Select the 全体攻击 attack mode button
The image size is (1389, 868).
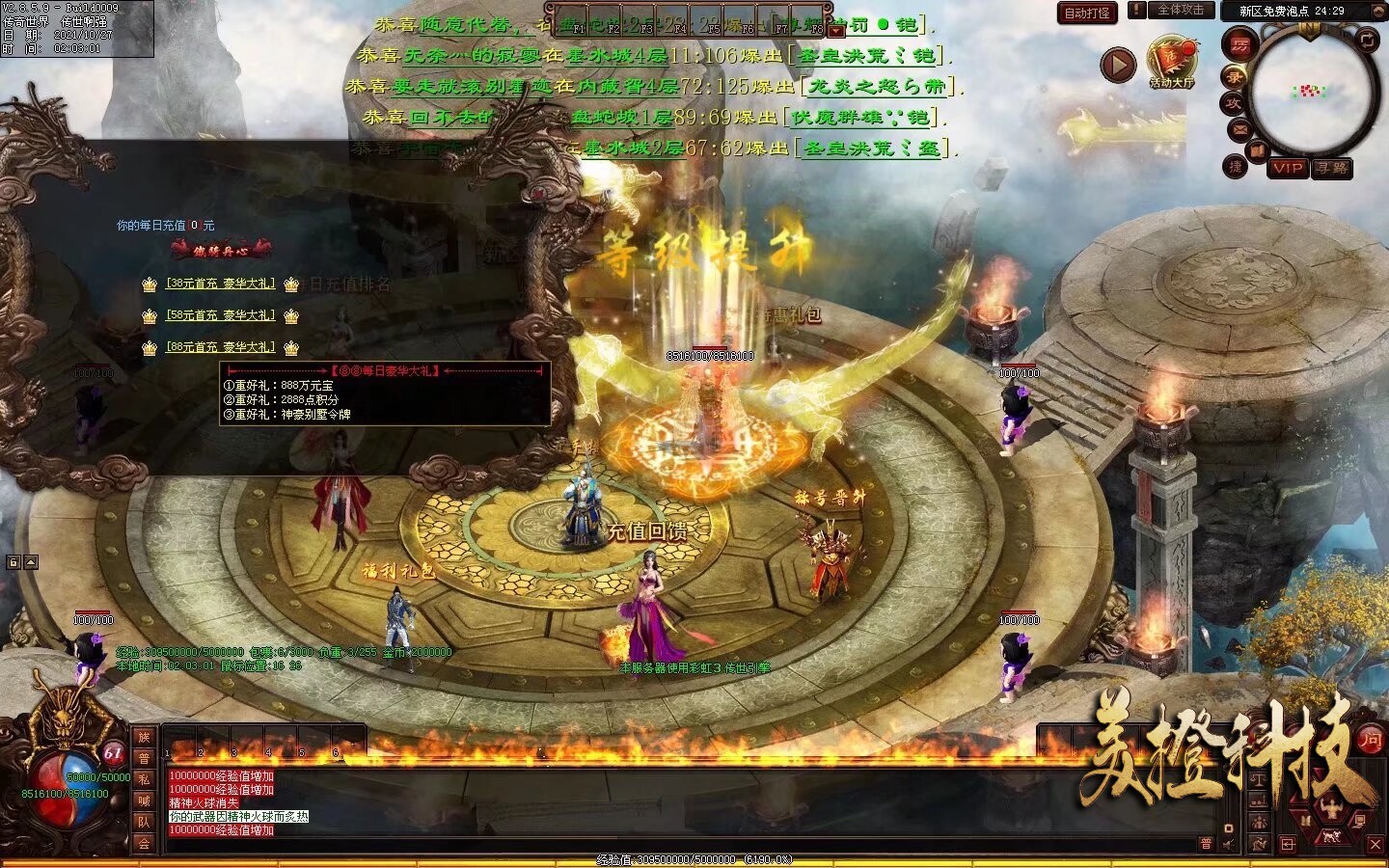pos(1180,10)
